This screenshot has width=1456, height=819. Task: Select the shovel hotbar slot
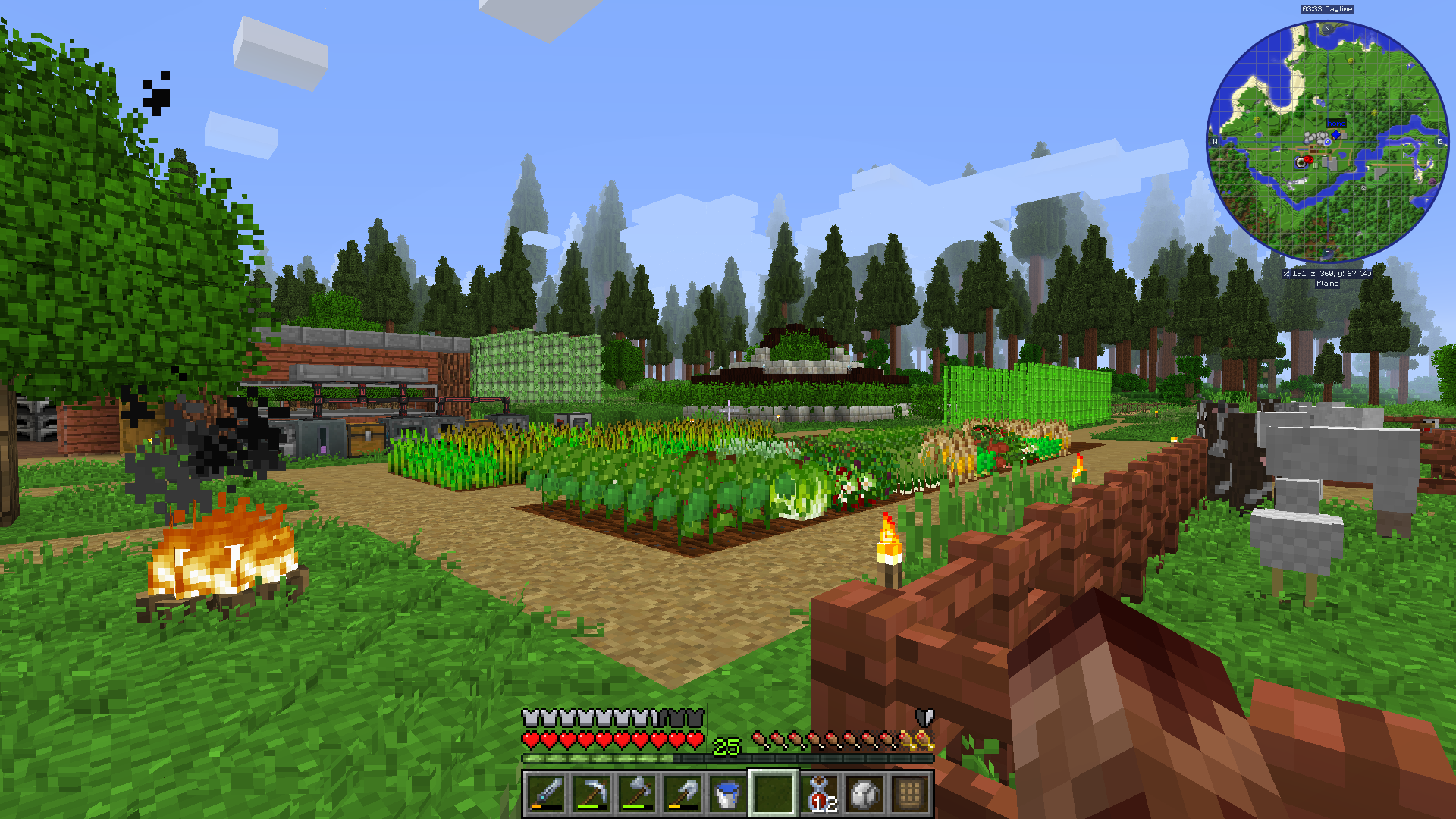tap(682, 794)
